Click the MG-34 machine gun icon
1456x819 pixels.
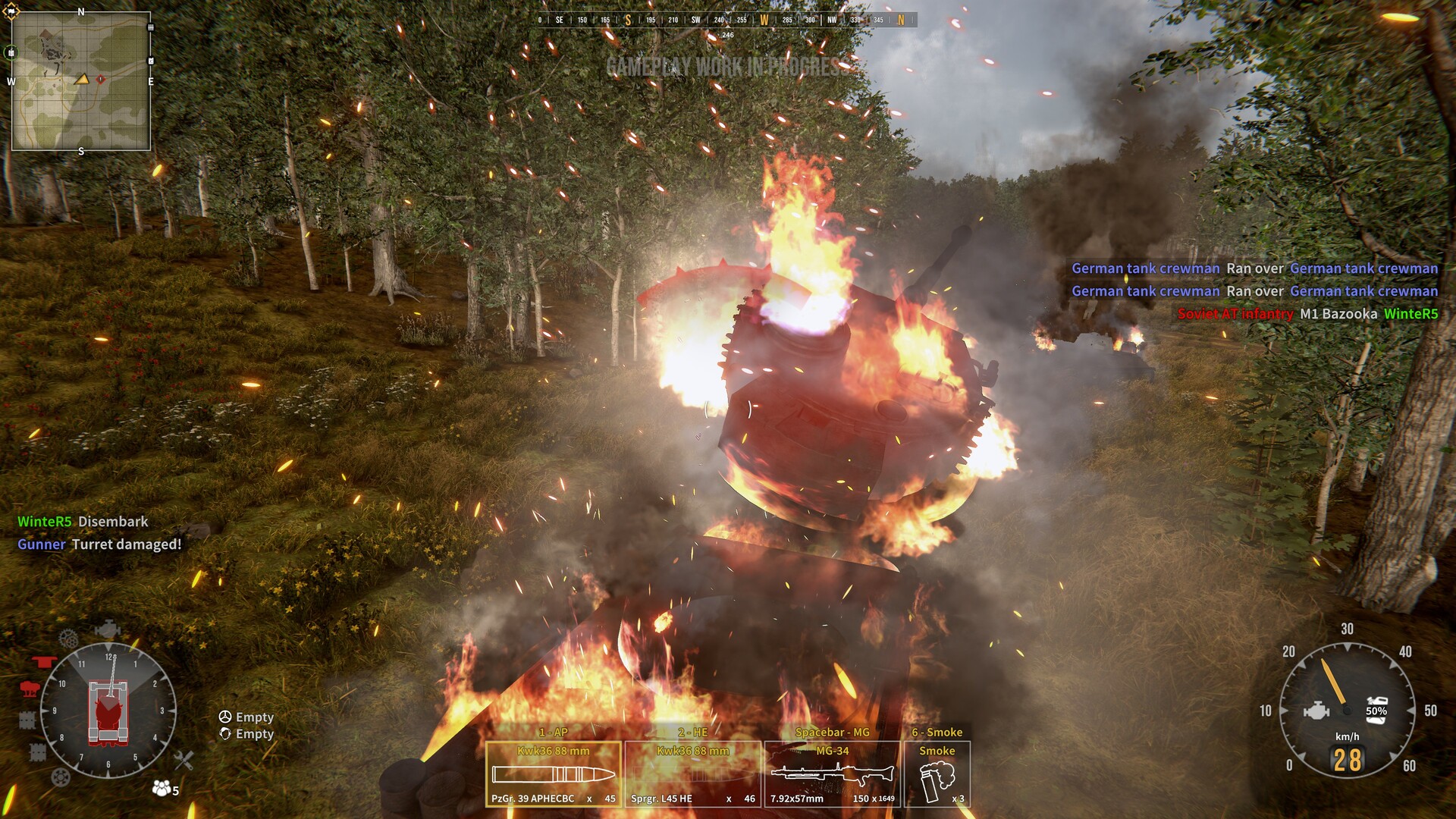831,775
